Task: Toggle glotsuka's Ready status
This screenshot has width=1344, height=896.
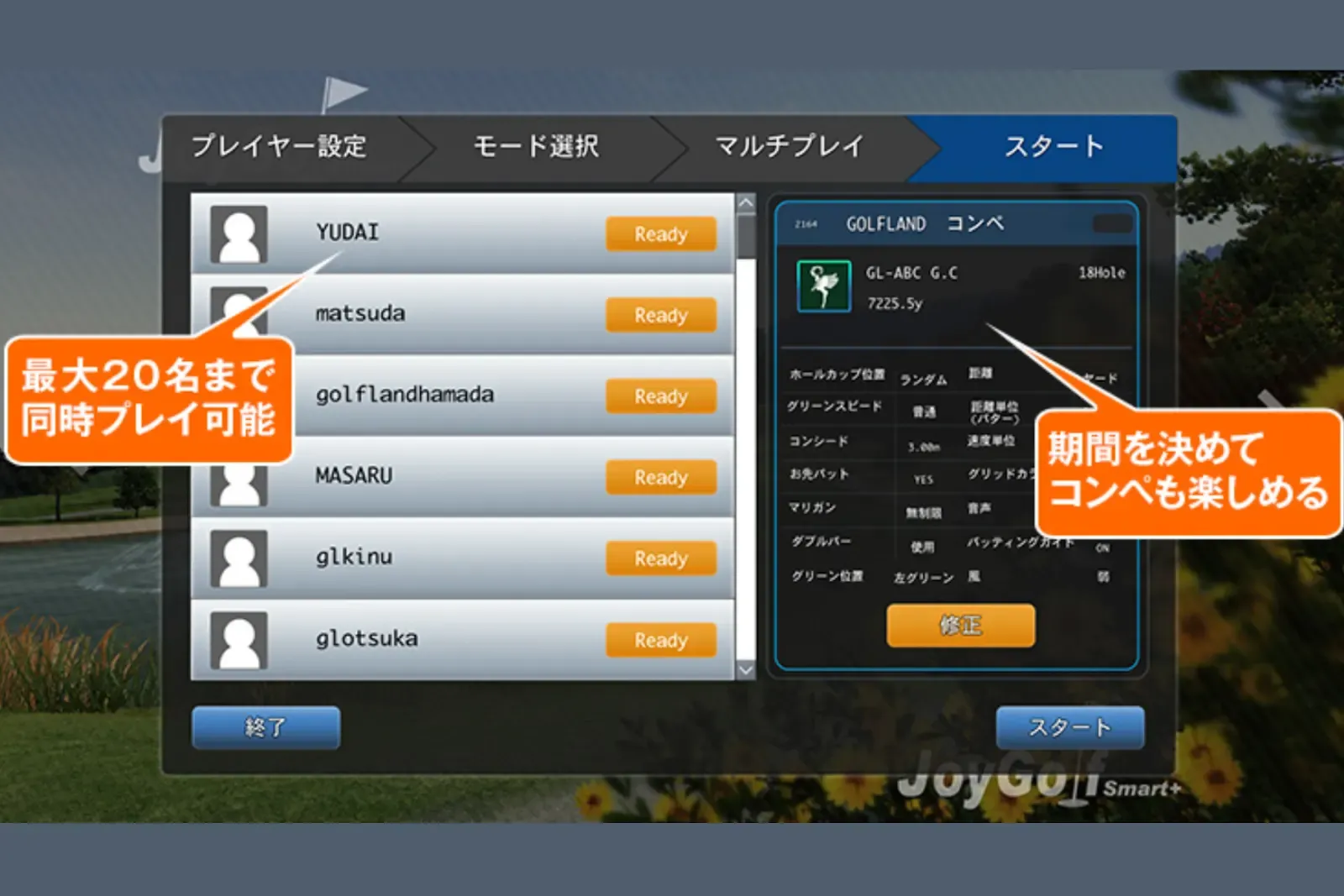Action: click(x=660, y=640)
